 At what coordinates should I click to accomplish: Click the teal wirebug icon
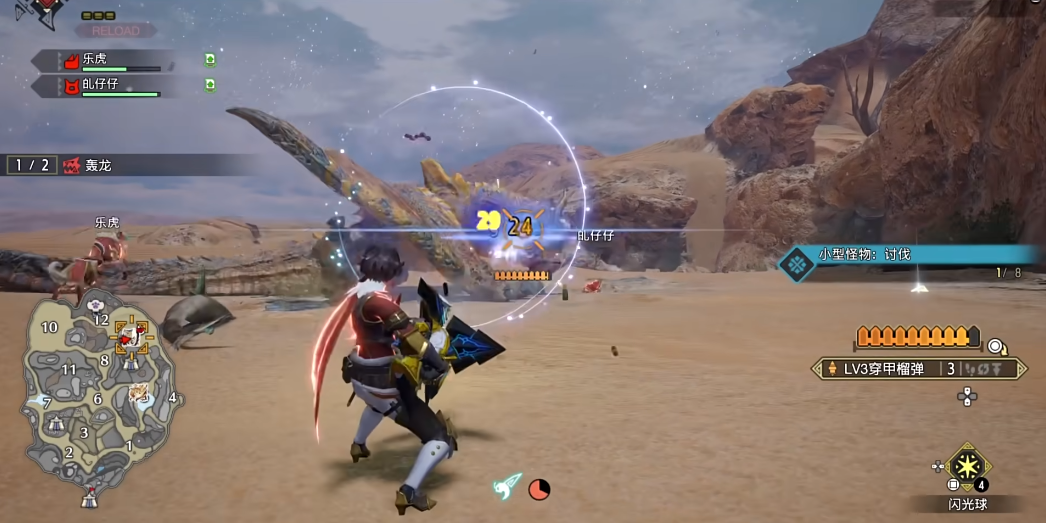tap(507, 486)
